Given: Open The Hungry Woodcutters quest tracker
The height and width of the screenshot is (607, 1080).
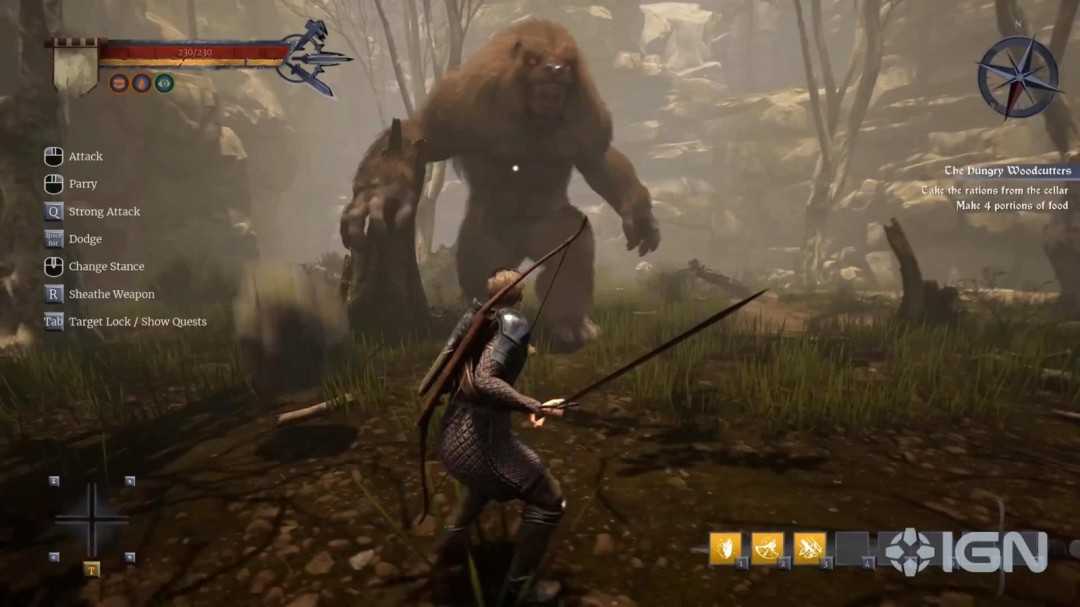Looking at the screenshot, I should (1007, 171).
